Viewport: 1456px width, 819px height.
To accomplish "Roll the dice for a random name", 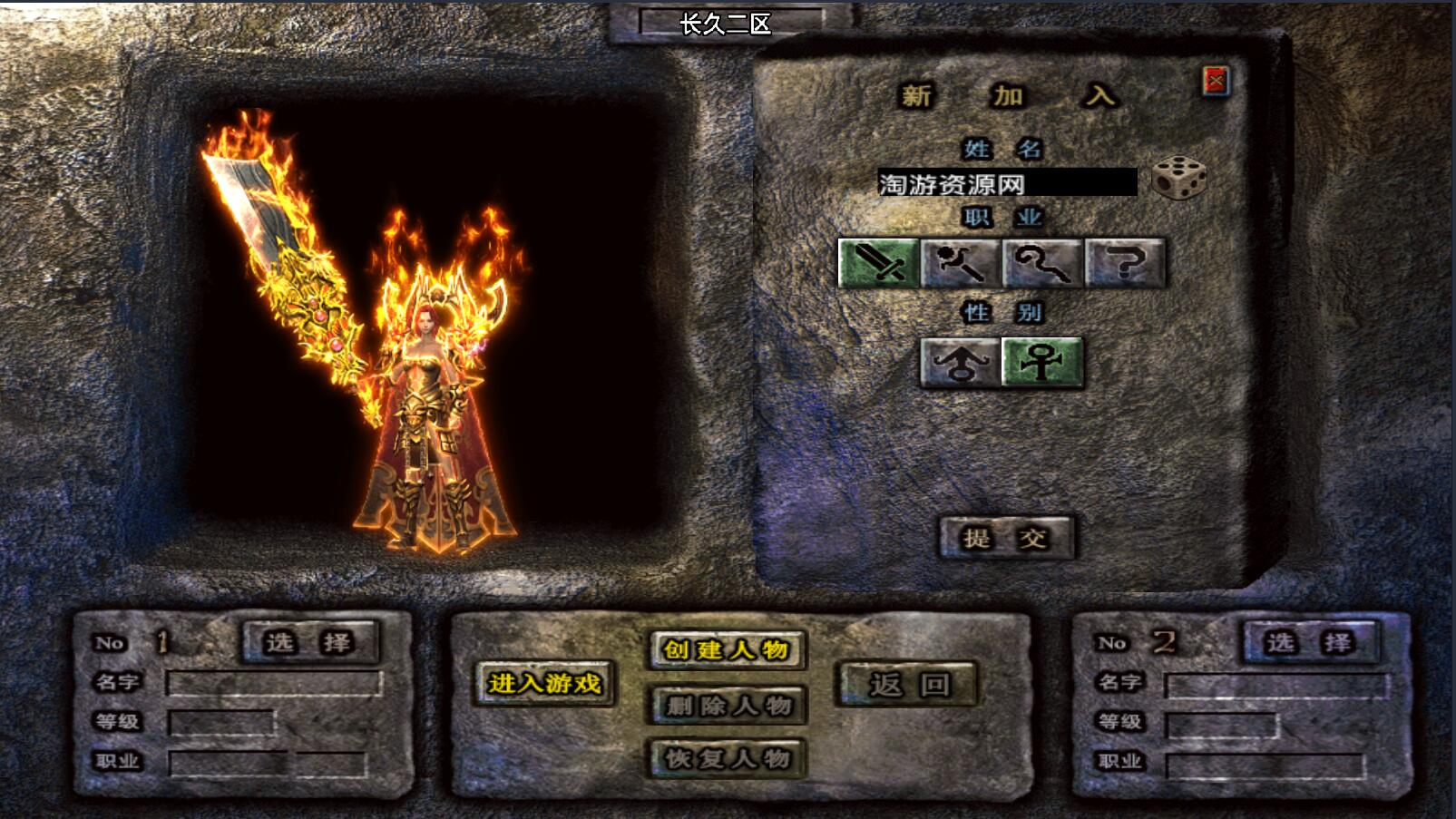I will click(1178, 178).
